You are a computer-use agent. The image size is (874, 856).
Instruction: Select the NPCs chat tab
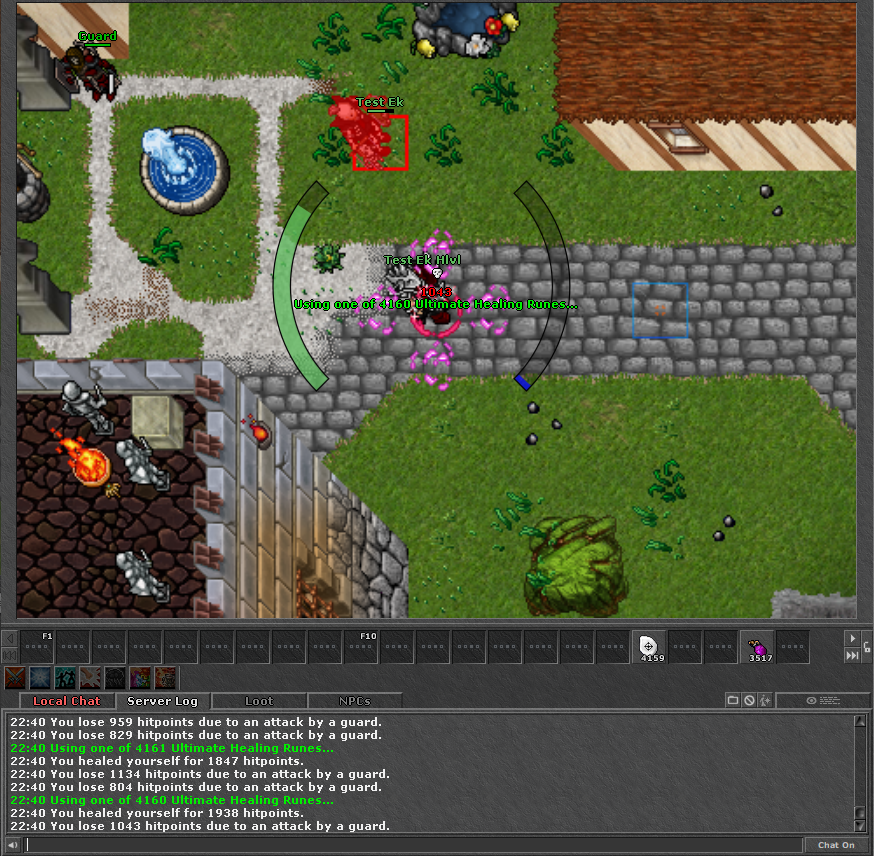point(354,701)
